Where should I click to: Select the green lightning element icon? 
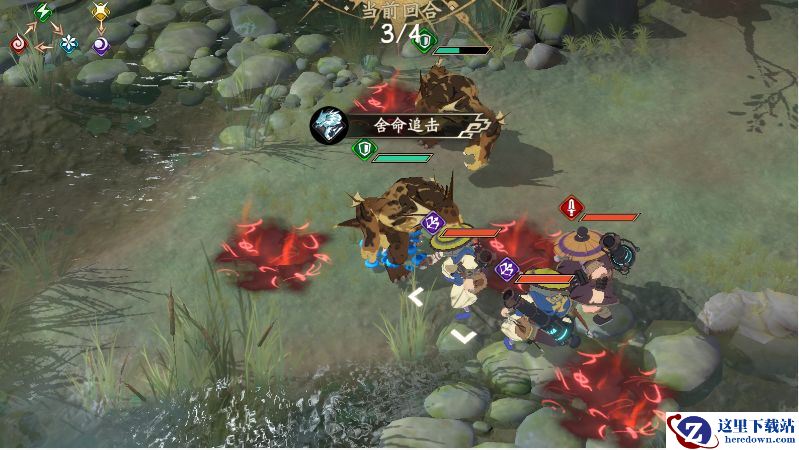click(44, 12)
